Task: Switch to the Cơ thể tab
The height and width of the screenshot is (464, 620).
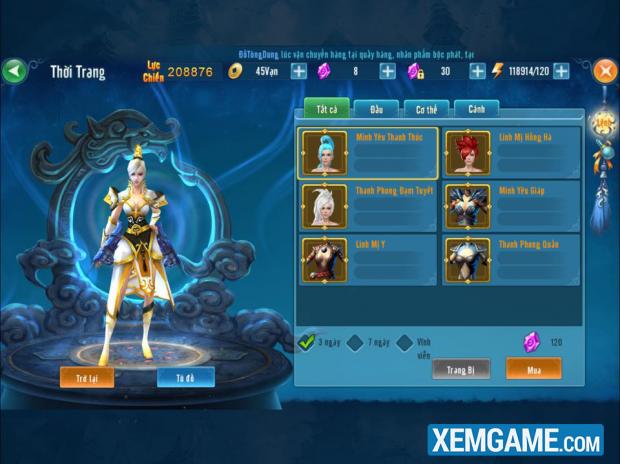Action: click(x=426, y=109)
